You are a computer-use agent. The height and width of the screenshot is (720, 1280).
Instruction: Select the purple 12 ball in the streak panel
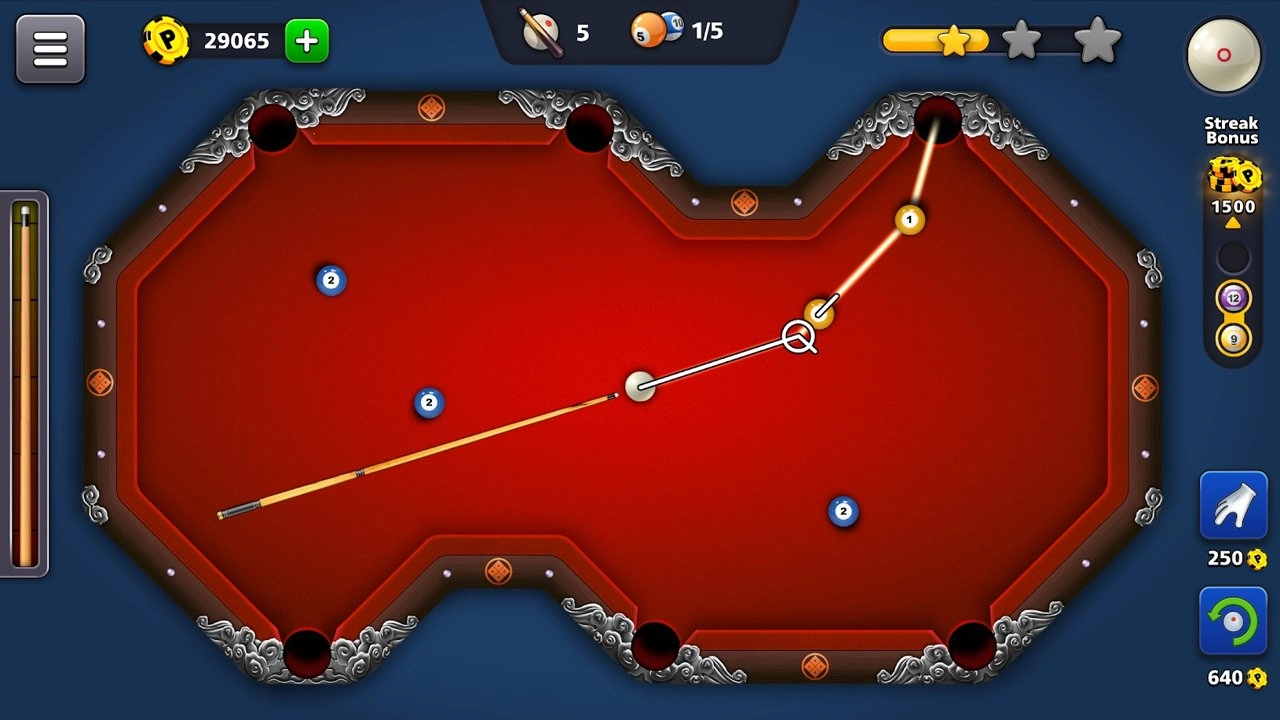click(1233, 297)
